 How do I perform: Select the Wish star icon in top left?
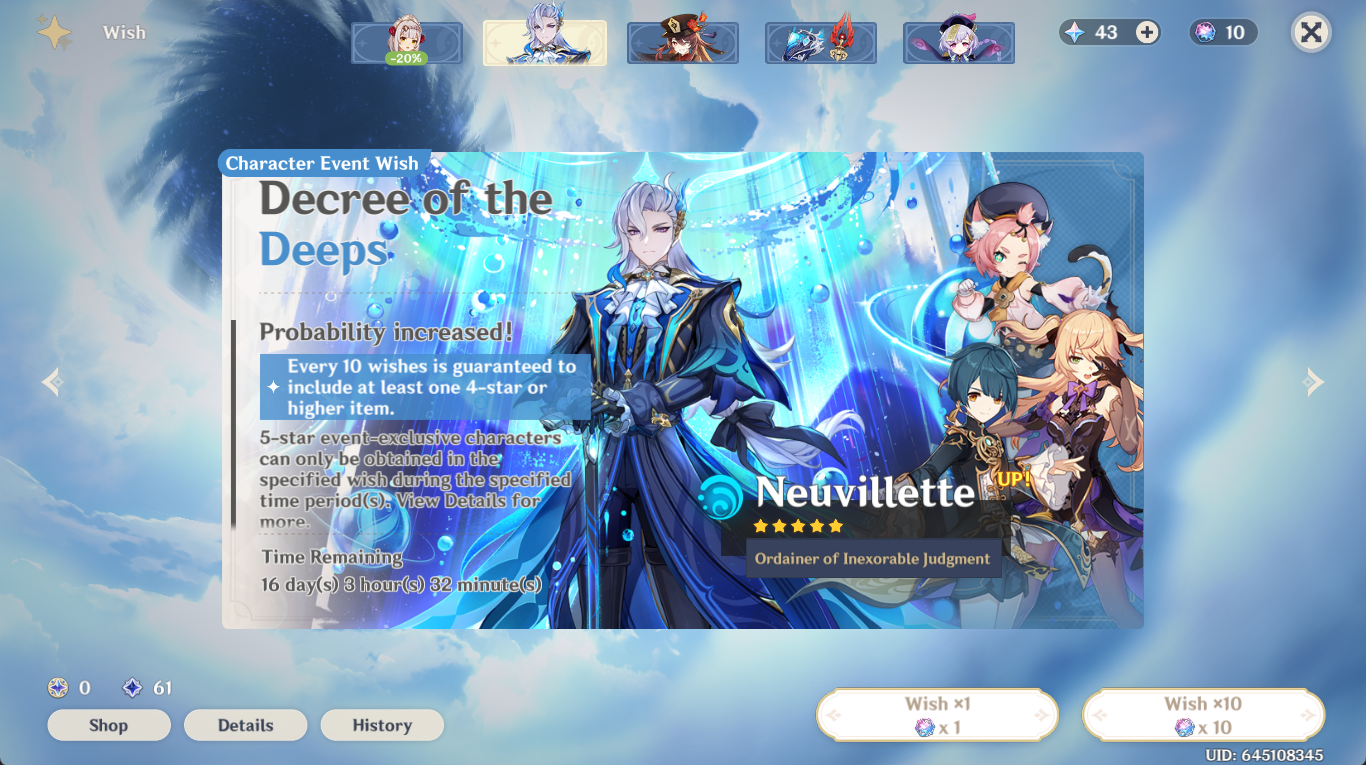pyautogui.click(x=55, y=32)
